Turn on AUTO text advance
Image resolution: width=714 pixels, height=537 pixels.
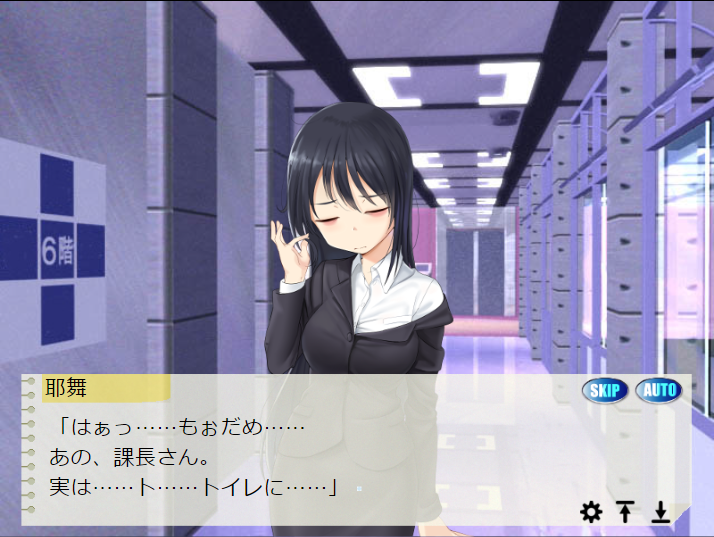(x=657, y=390)
